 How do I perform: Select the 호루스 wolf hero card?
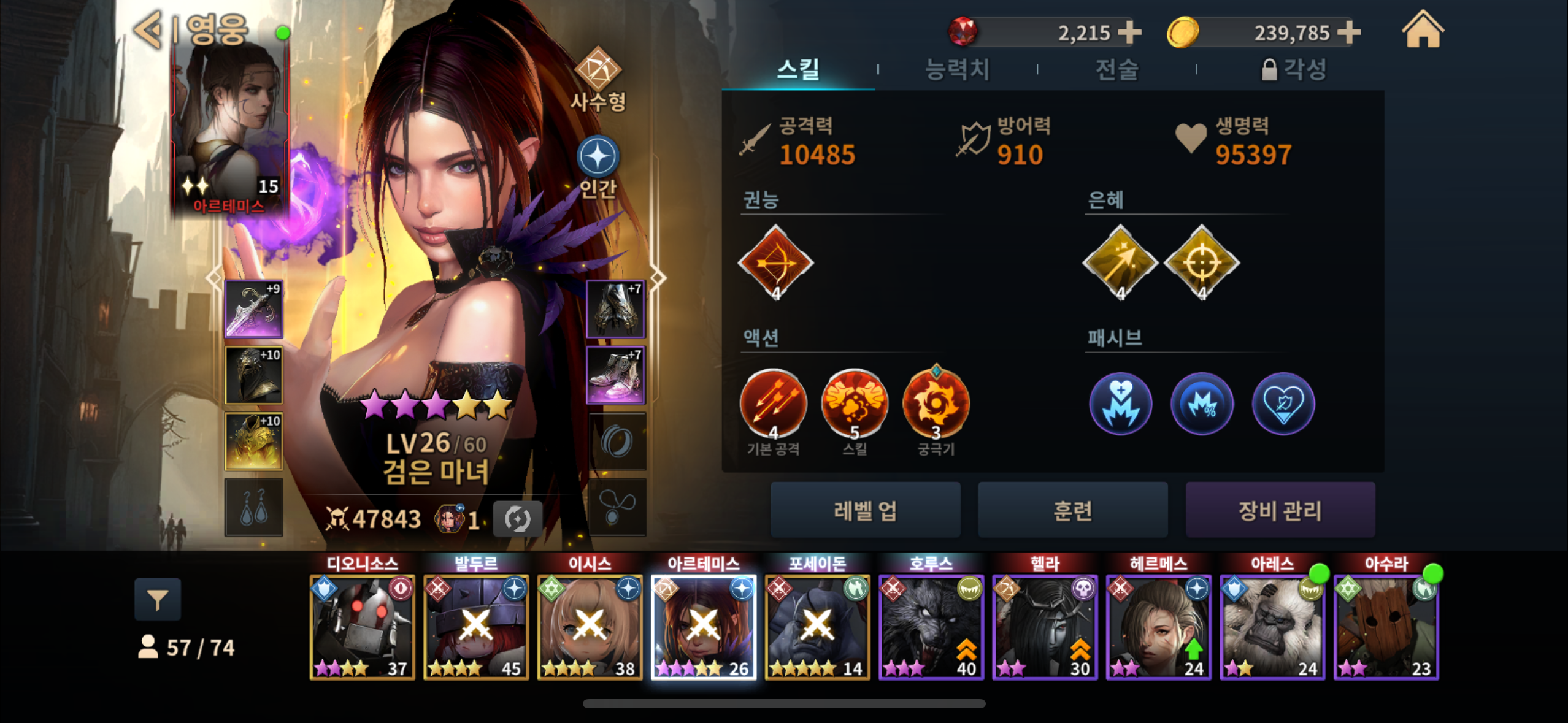931,627
